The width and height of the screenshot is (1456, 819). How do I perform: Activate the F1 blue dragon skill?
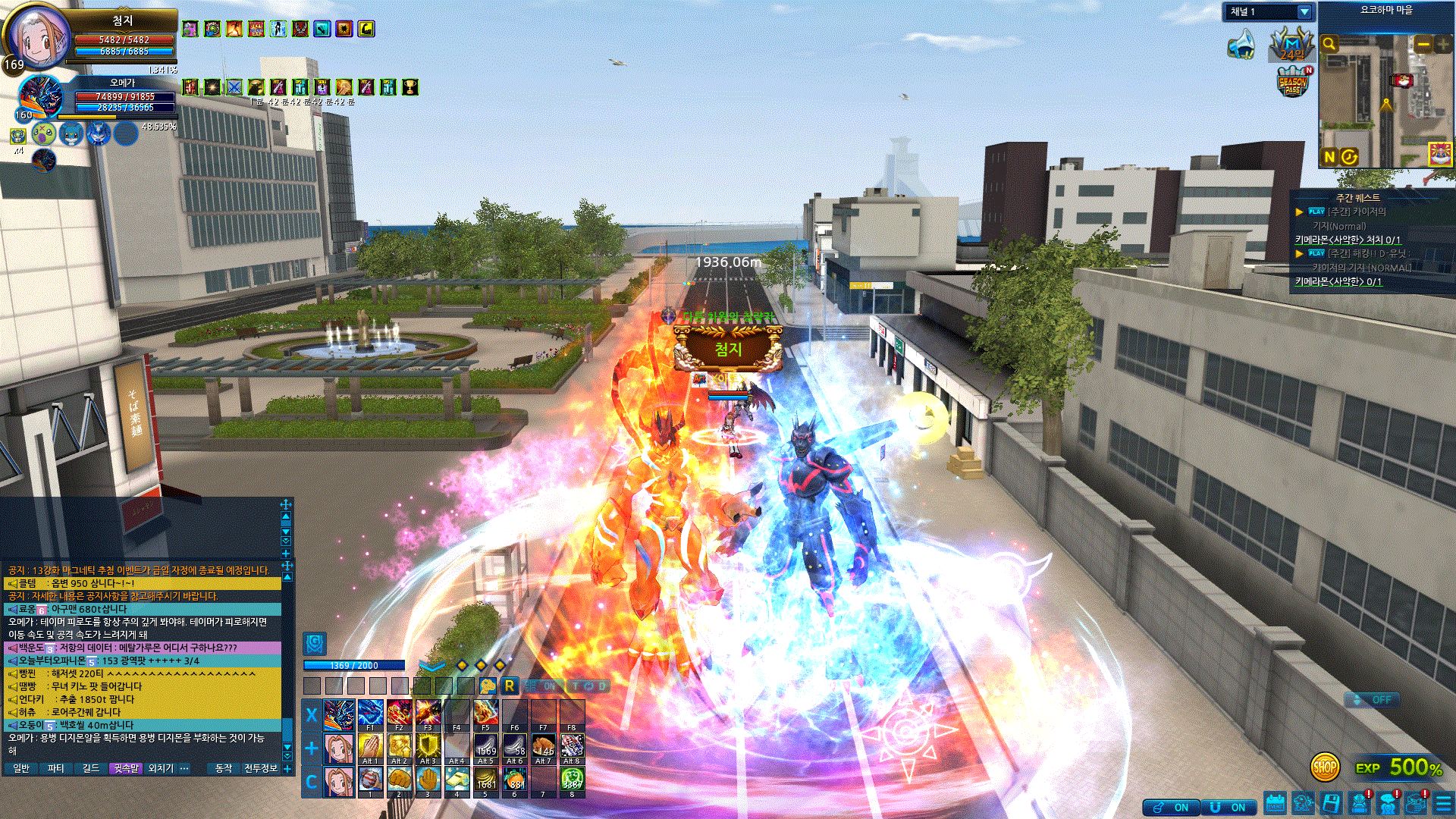[370, 714]
